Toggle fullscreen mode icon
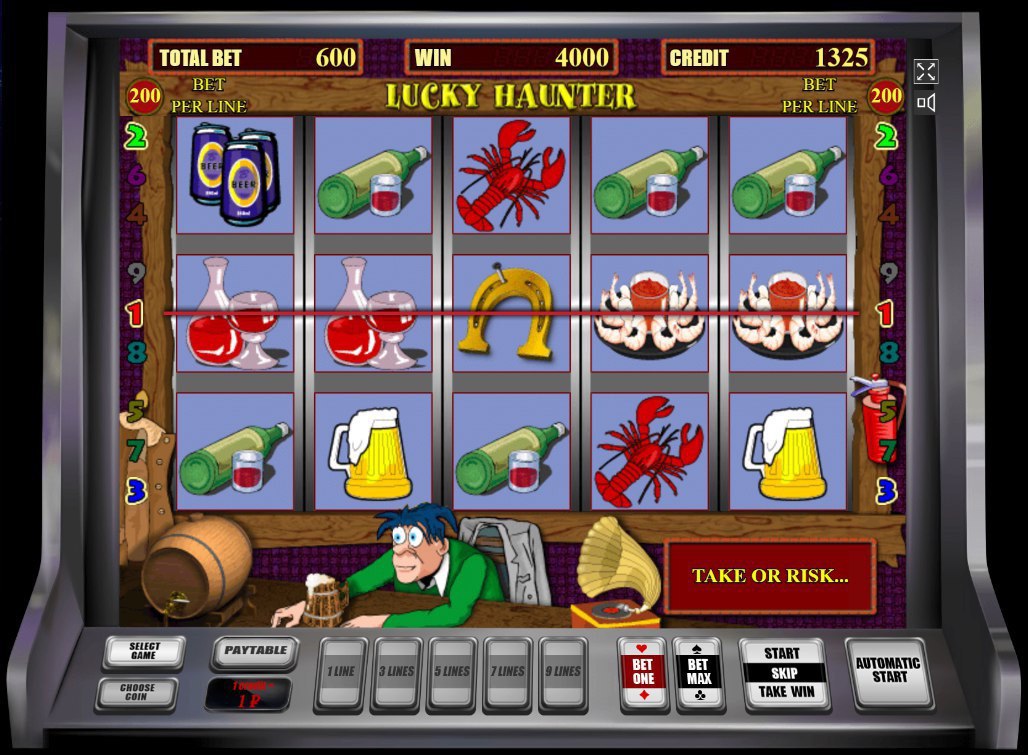Viewport: 1028px width, 755px height. [926, 71]
